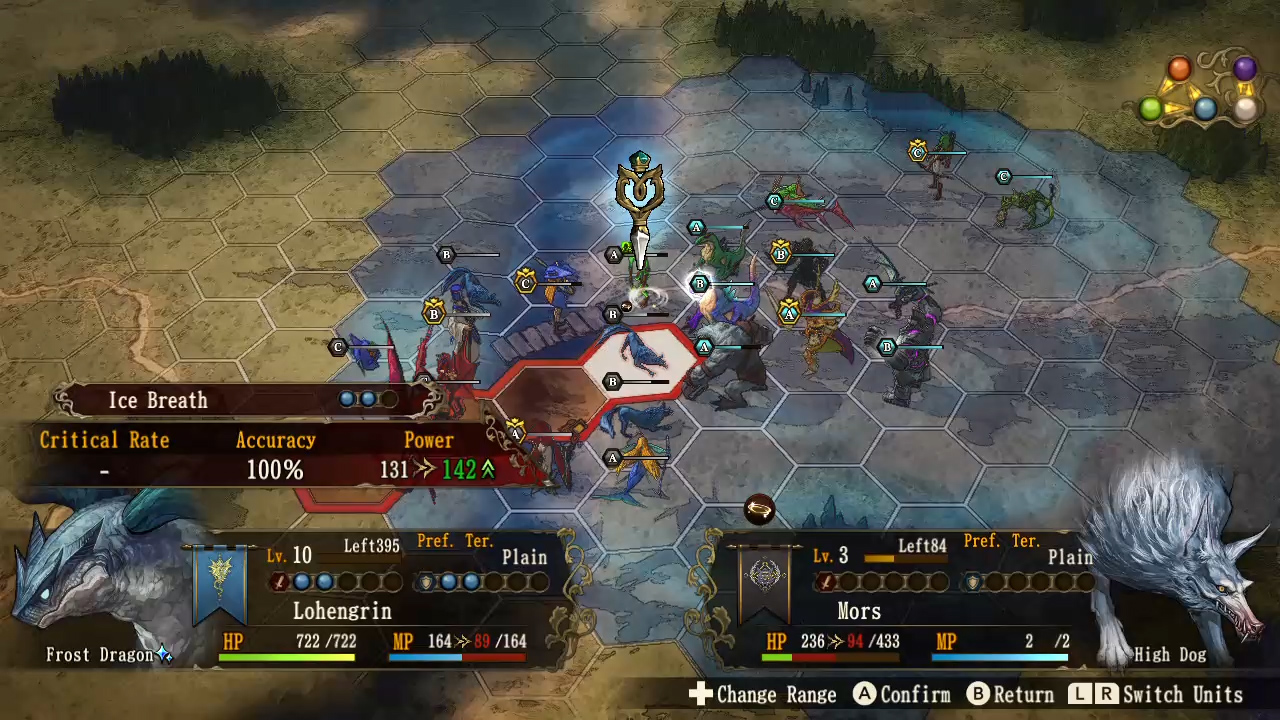The width and height of the screenshot is (1280, 720).
Task: Select the orange mana orb in the elemental compass
Action: point(1179,68)
